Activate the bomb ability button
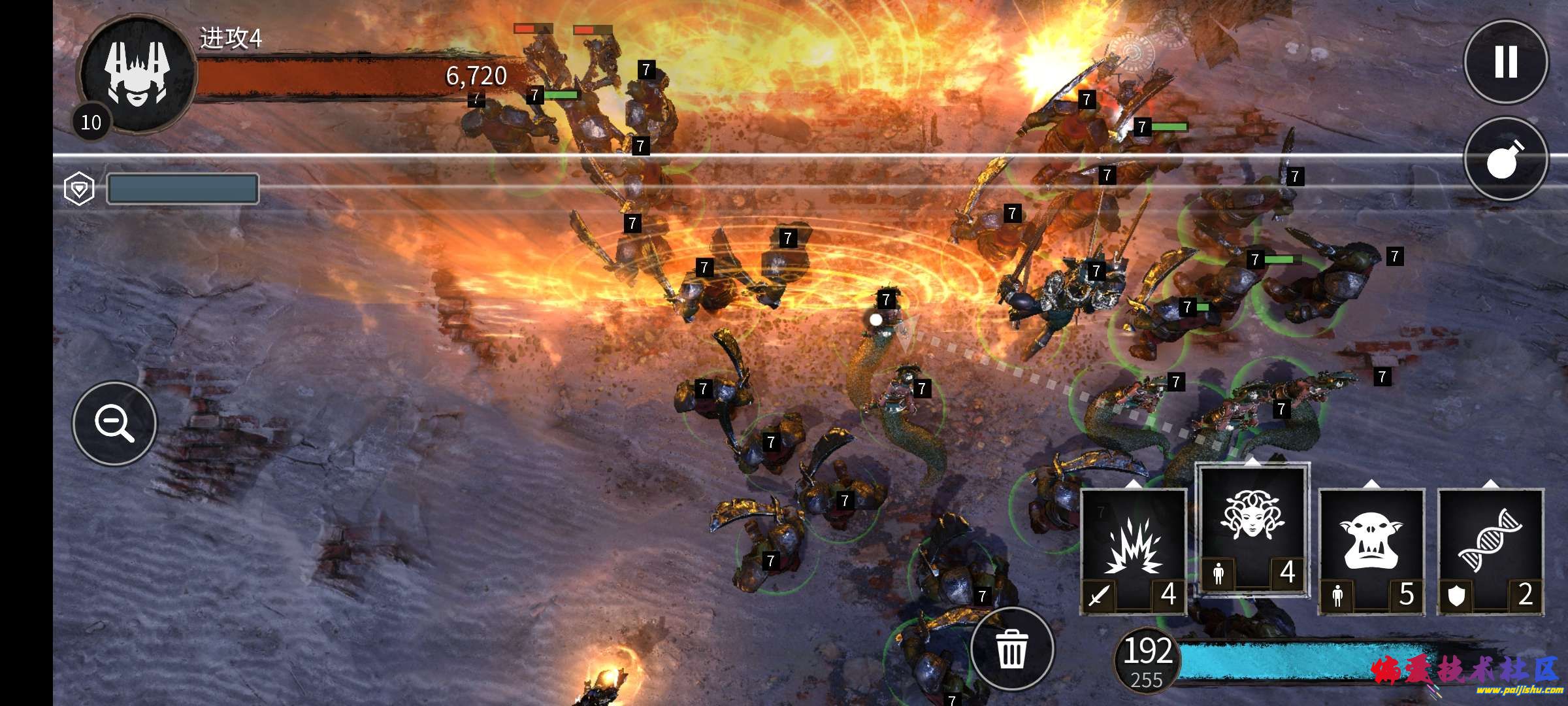Screen dimensions: 1568x706 click(x=1505, y=159)
